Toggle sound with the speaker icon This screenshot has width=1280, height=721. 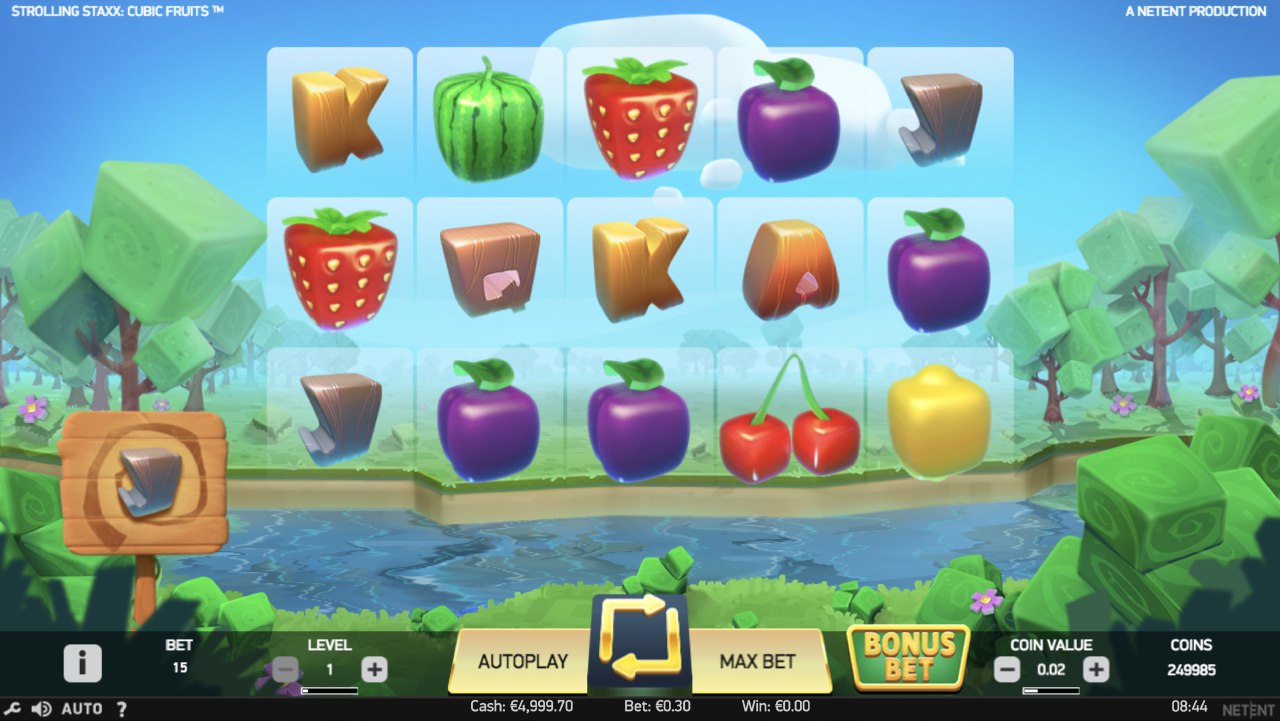pyautogui.click(x=41, y=709)
